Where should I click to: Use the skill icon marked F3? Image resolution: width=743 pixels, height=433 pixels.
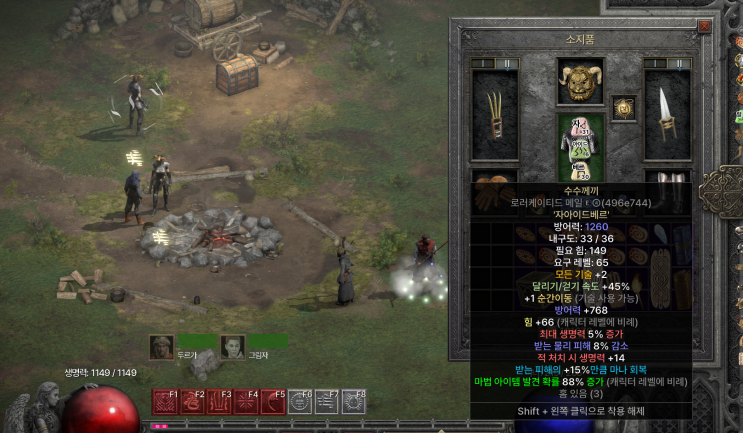[x=218, y=402]
